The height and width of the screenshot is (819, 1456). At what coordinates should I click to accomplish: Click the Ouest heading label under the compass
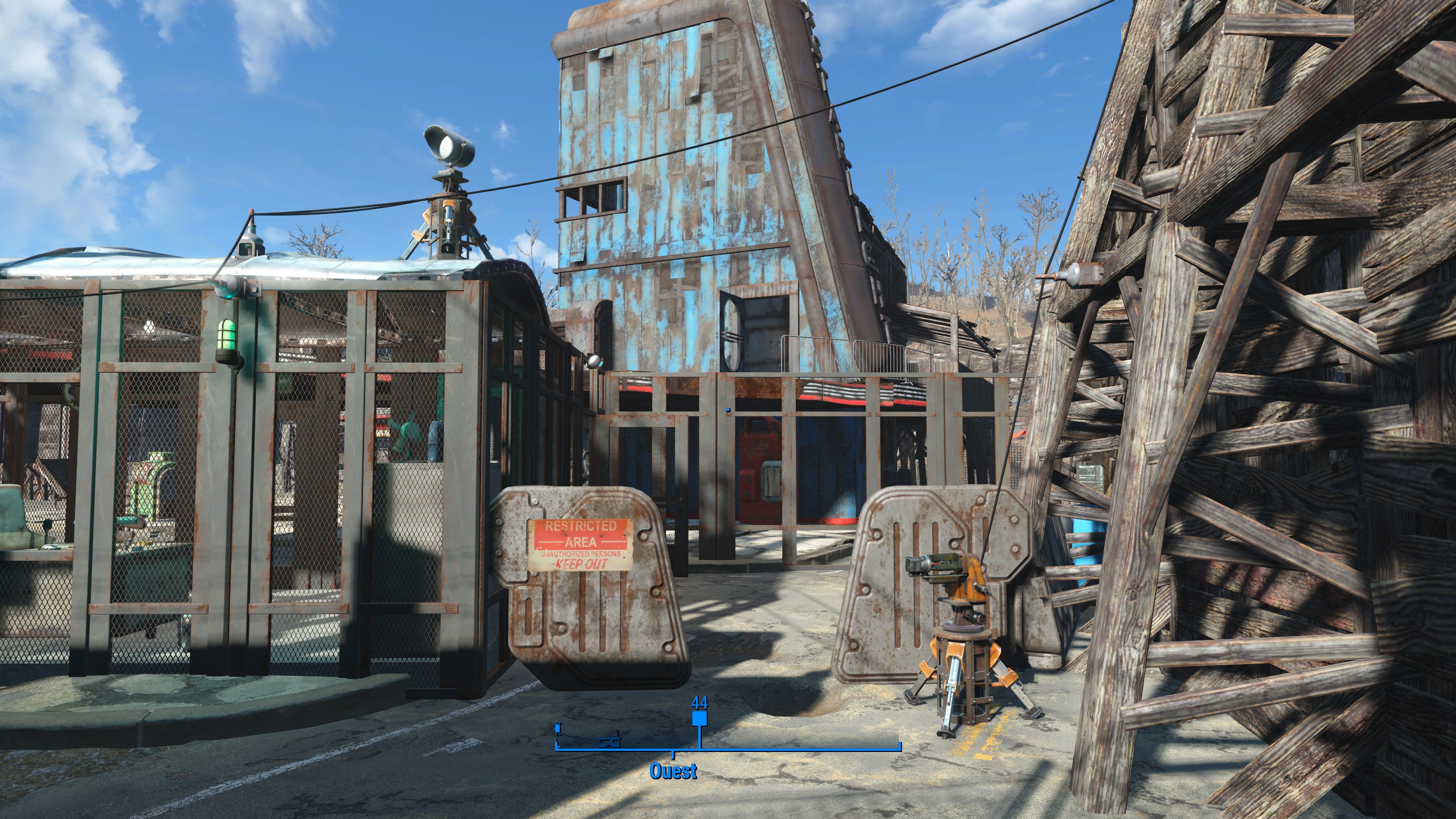pyautogui.click(x=672, y=771)
